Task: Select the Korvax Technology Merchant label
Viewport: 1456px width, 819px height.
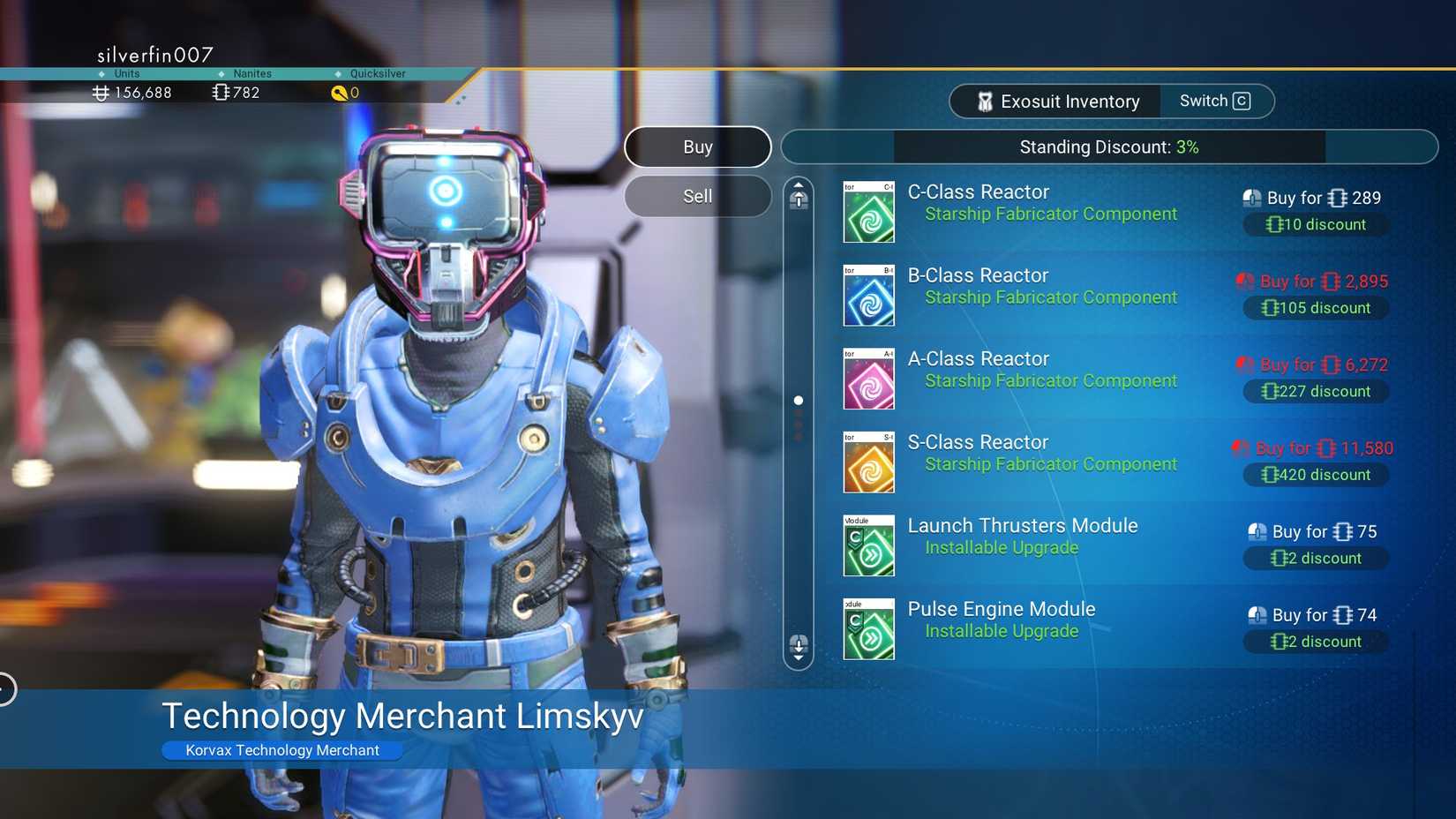Action: [x=281, y=750]
